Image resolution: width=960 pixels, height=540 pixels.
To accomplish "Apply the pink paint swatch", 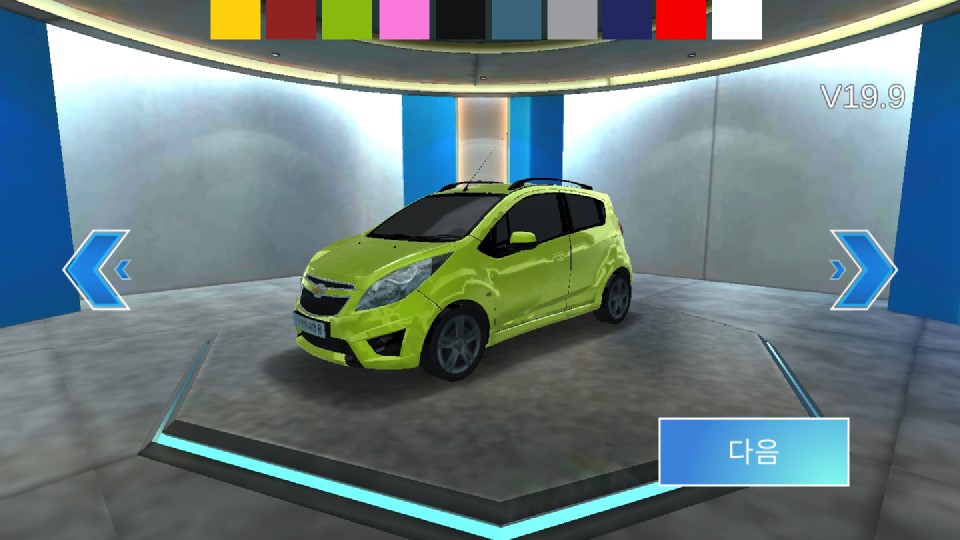I will point(404,20).
